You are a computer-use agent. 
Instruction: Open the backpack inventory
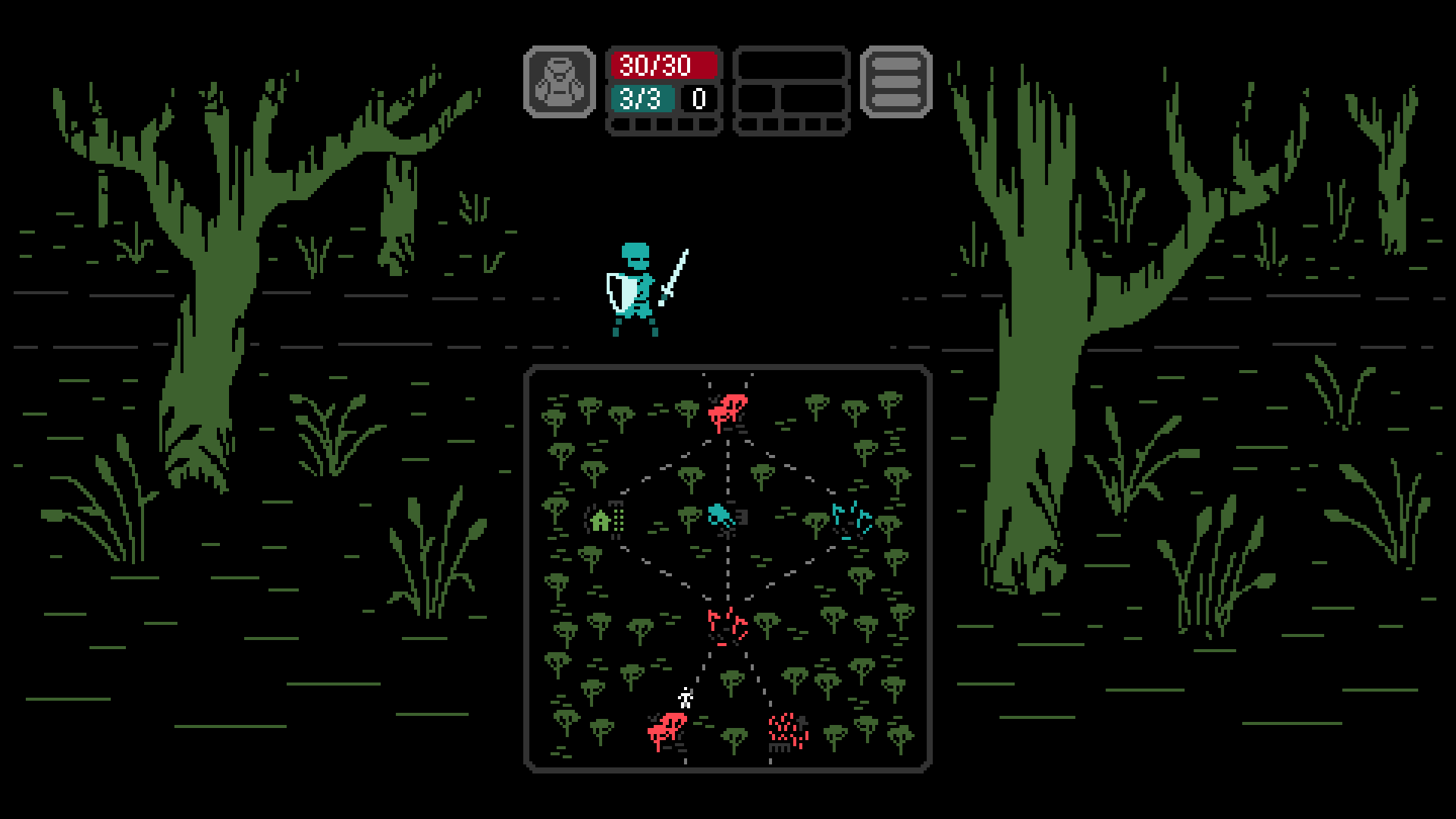[560, 83]
